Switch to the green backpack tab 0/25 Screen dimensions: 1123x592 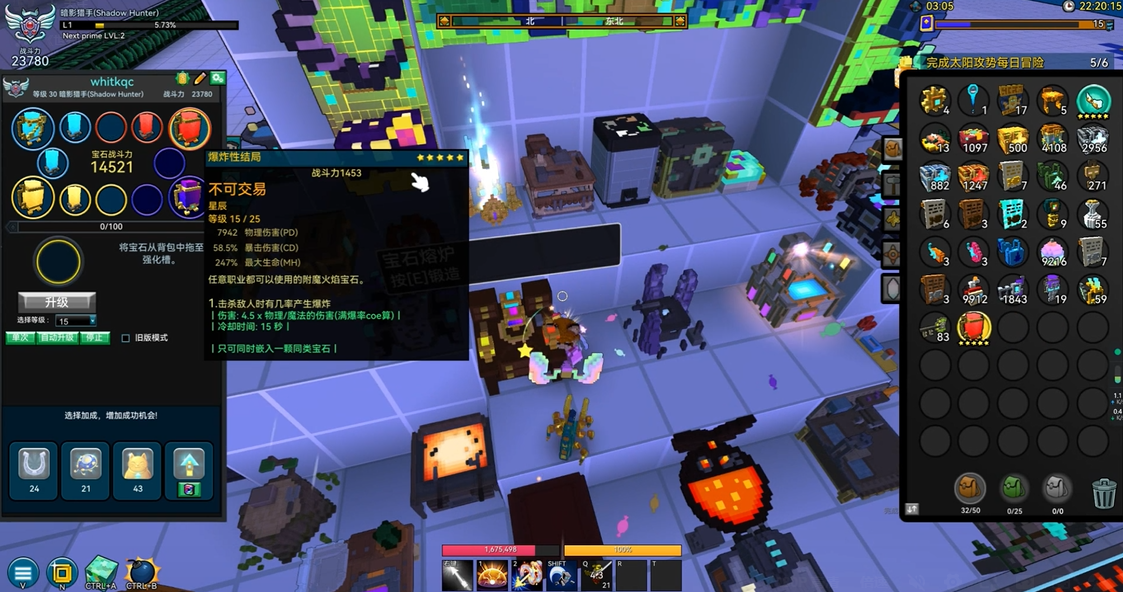tap(1014, 489)
